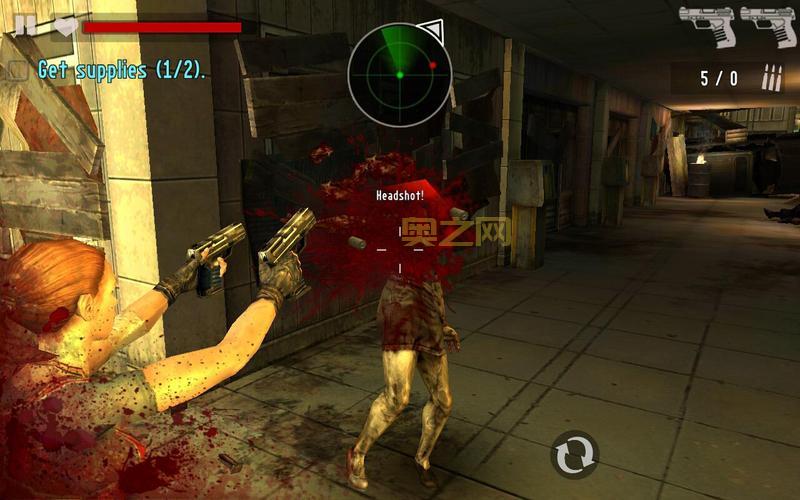Tap the circular arrows reload button

click(575, 455)
